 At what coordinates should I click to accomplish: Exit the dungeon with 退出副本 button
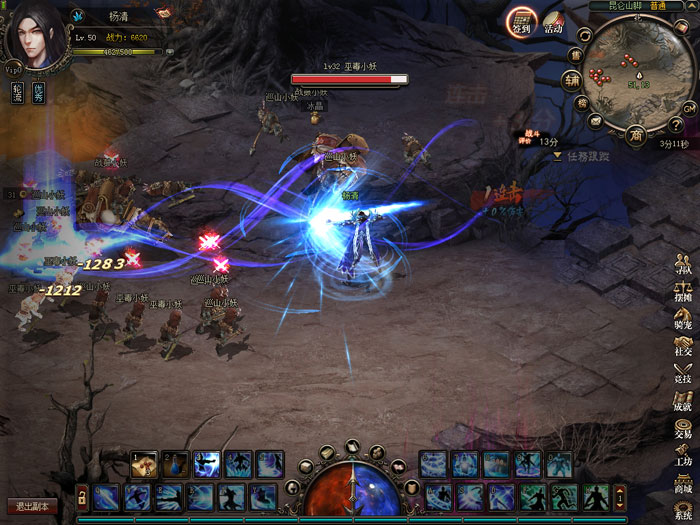pos(32,506)
